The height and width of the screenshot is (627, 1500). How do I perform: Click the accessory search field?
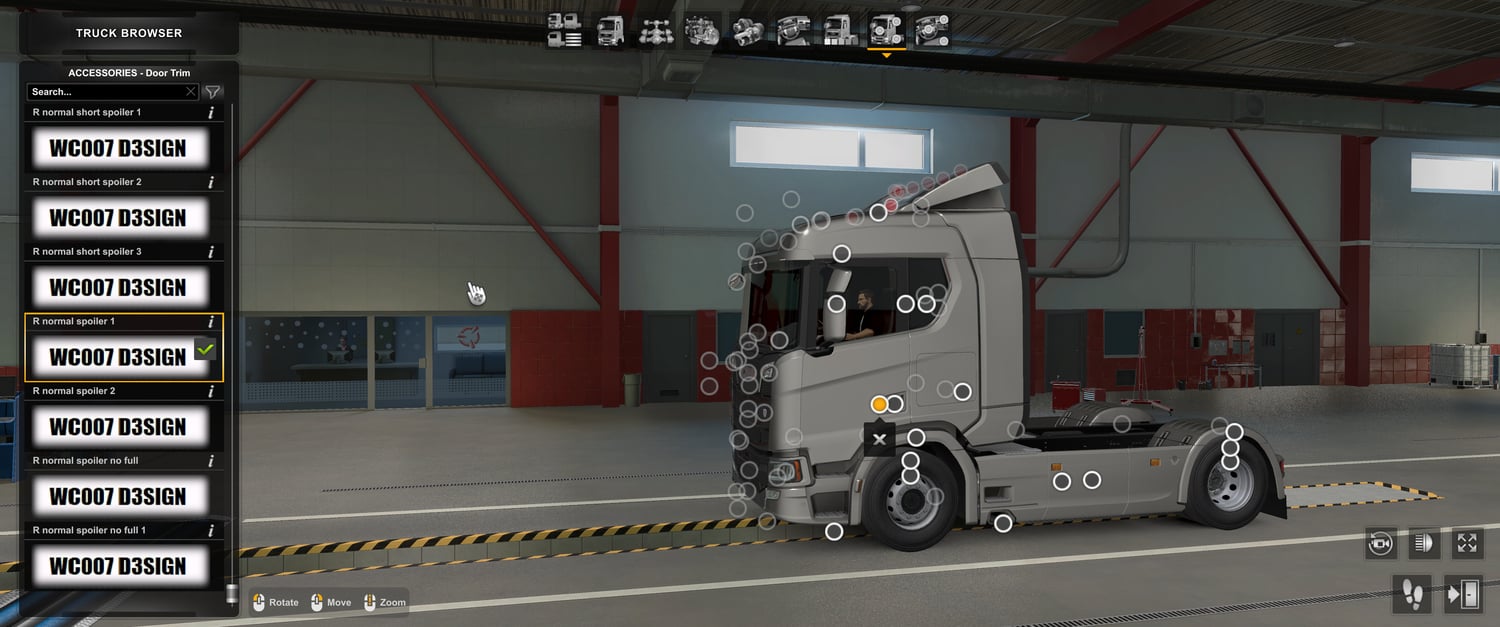click(105, 92)
